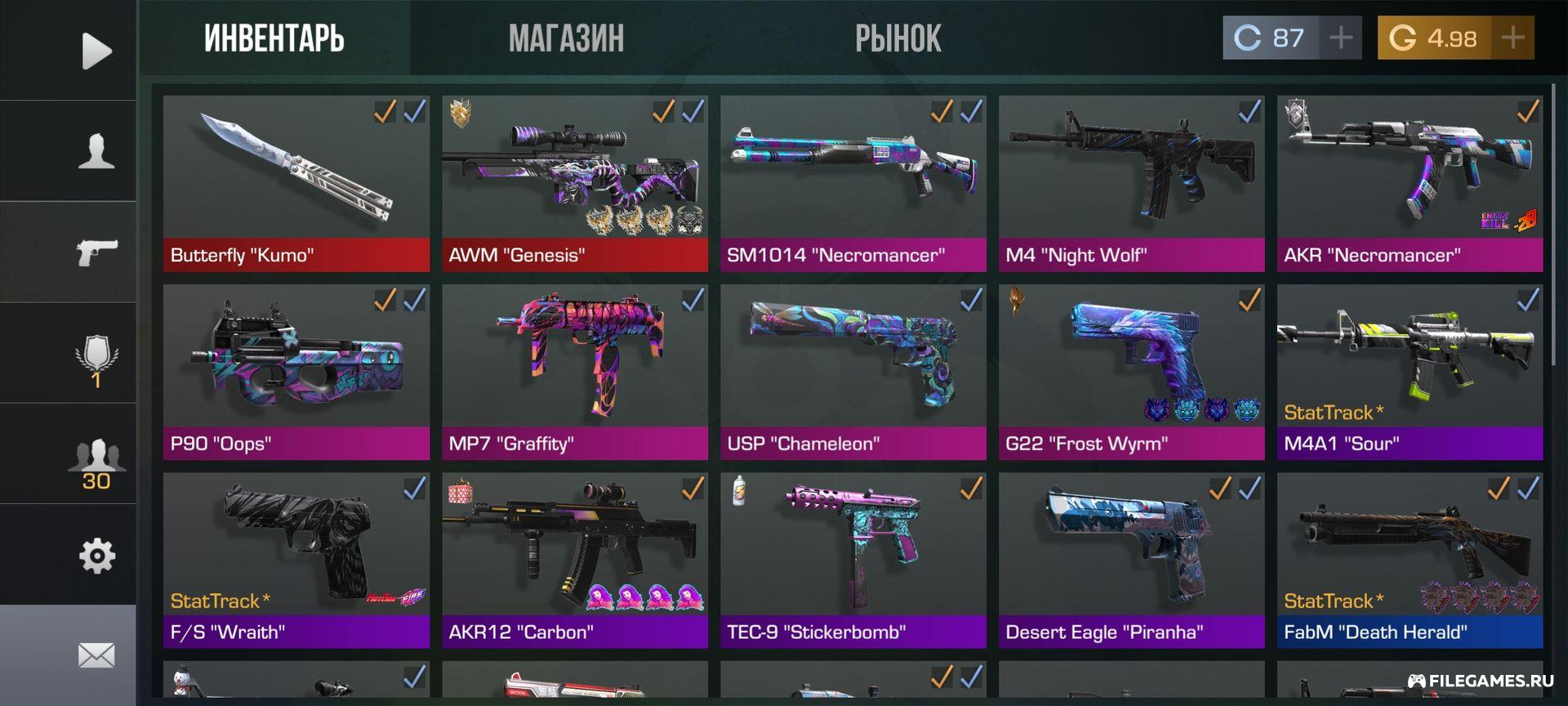Add silver coins with the plus button

click(1341, 38)
